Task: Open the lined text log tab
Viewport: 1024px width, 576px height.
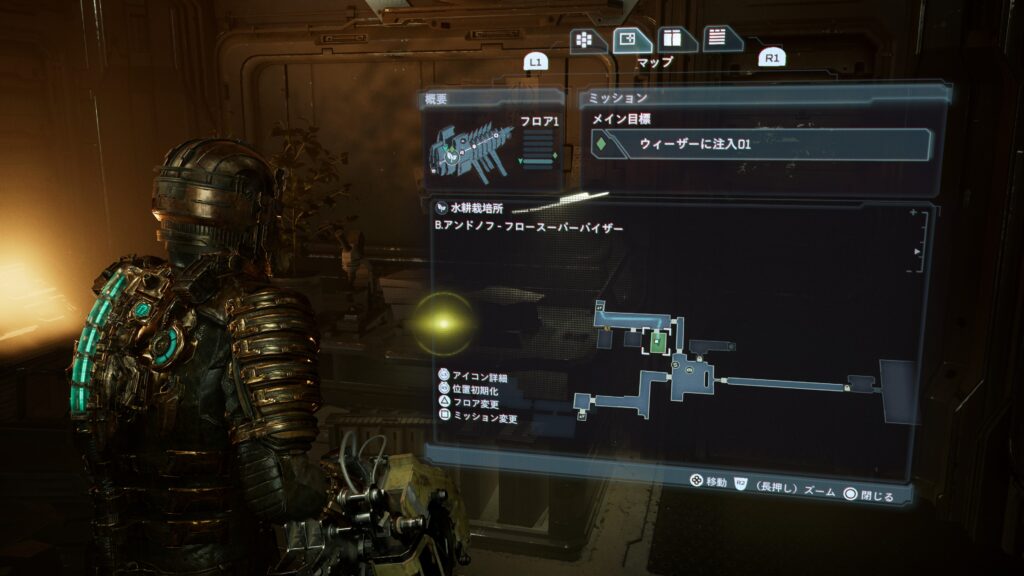Action: coord(720,39)
